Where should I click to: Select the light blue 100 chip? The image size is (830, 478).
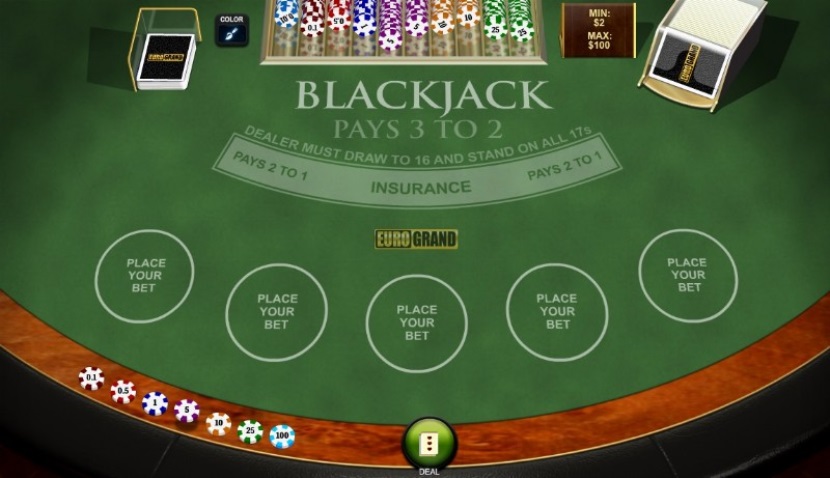tap(282, 436)
